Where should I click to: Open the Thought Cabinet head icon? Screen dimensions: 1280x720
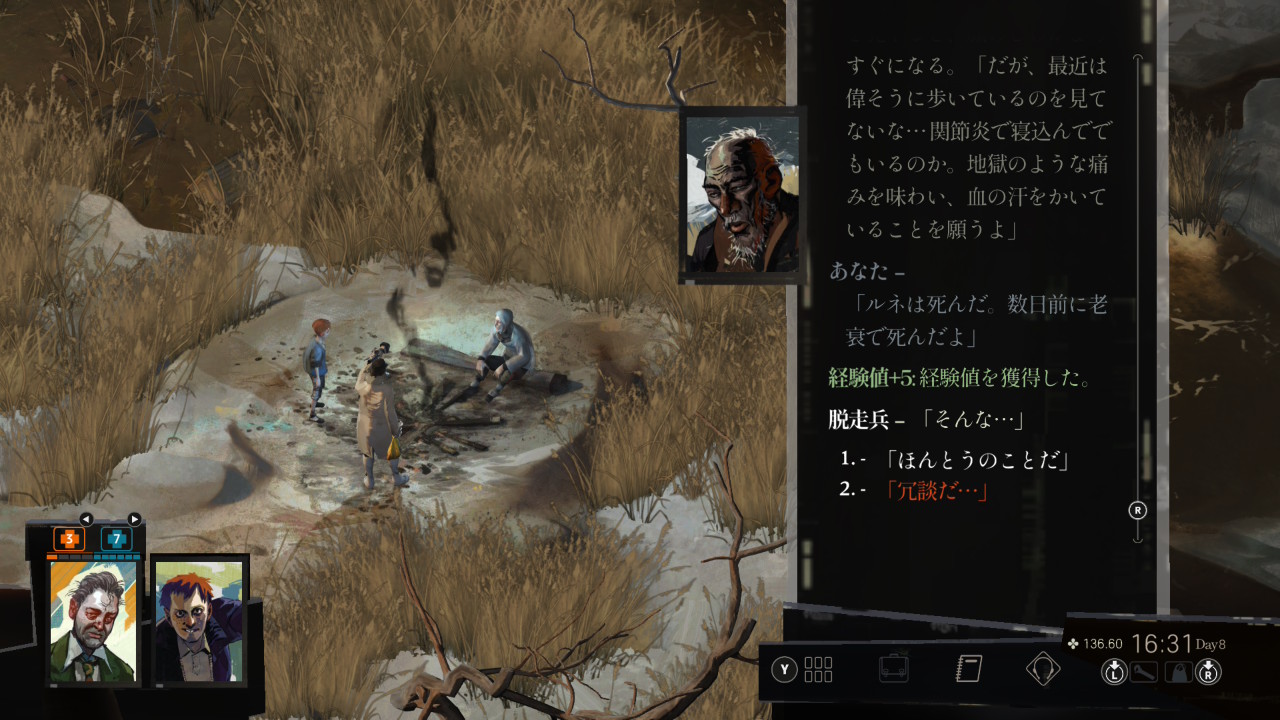click(x=1042, y=669)
